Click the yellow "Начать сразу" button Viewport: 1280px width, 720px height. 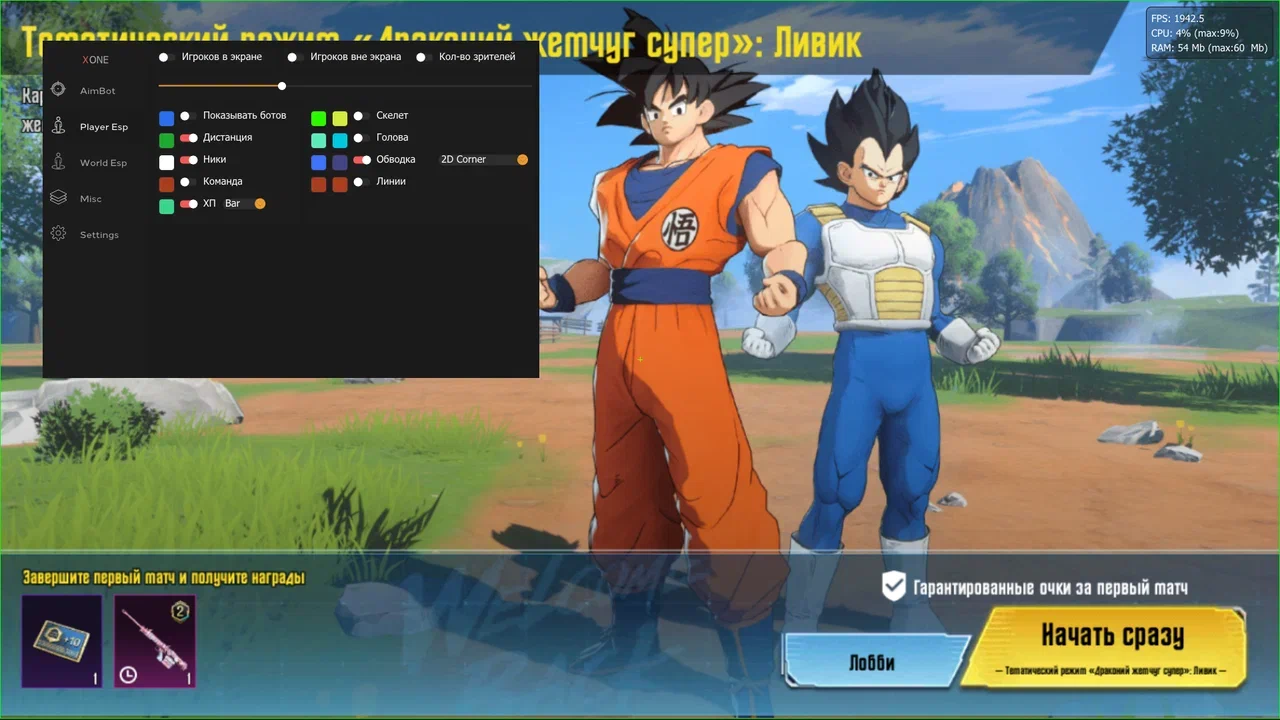click(x=1110, y=643)
